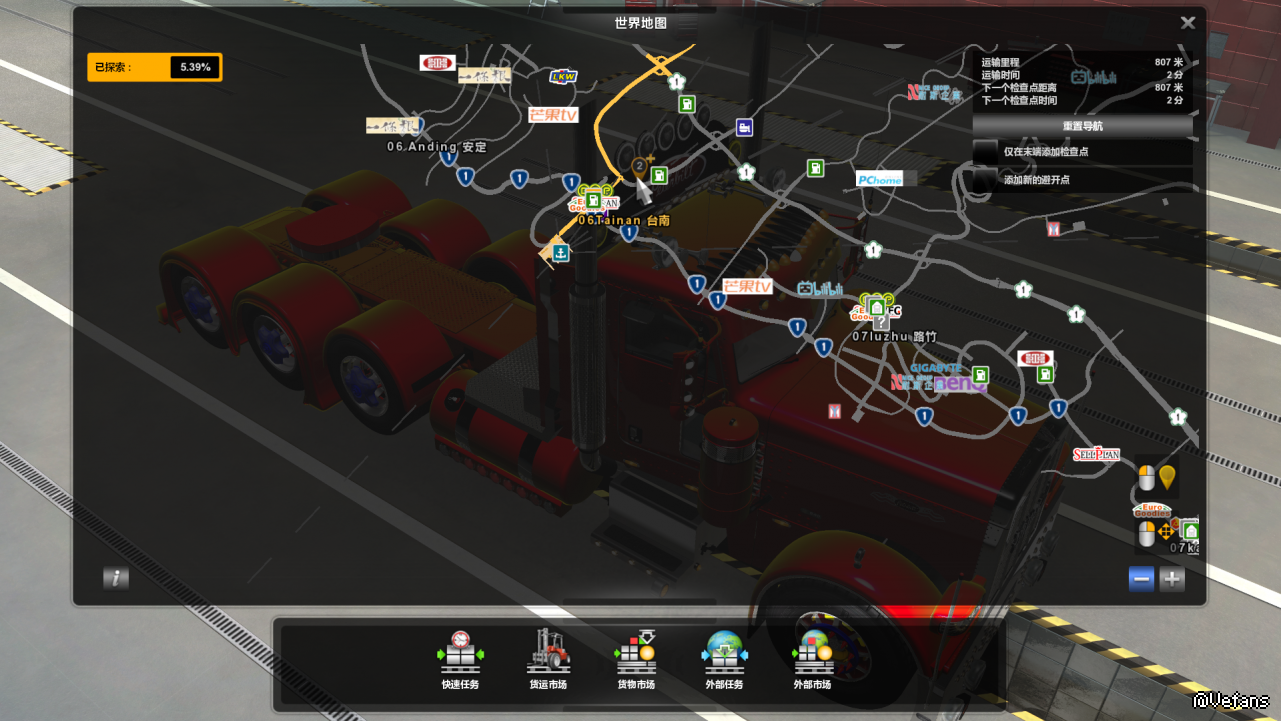Click the GIGABYTE company logo marker

936,368
